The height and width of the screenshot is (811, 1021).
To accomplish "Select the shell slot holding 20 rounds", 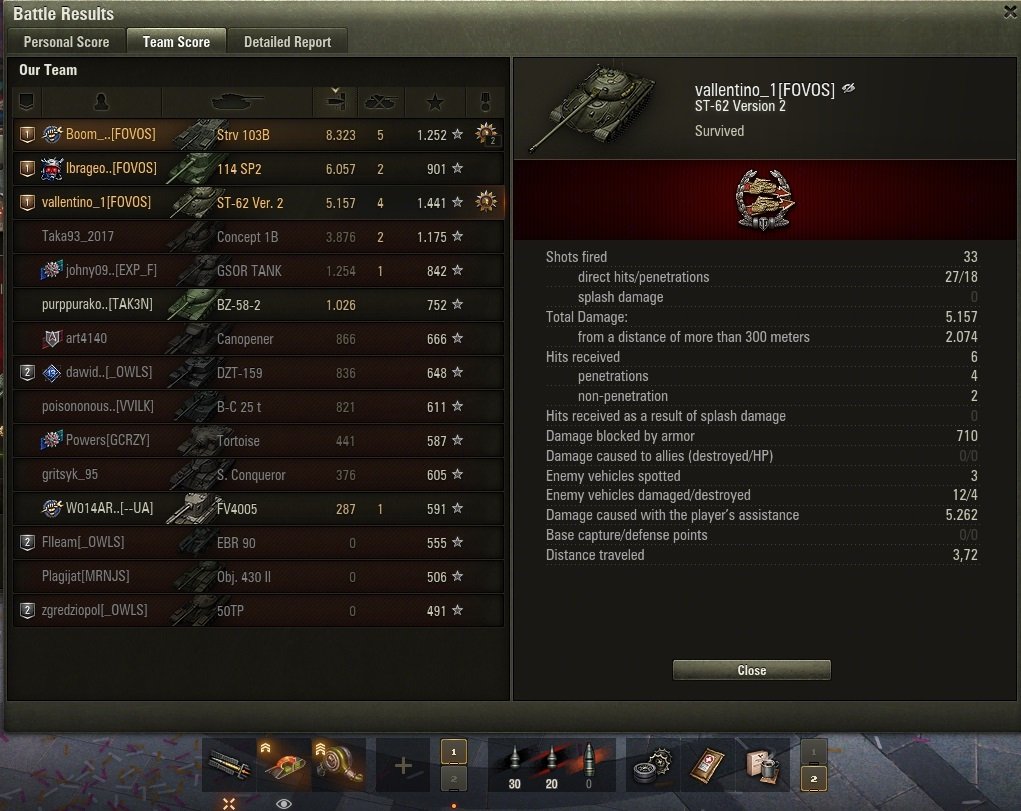I will (550, 766).
